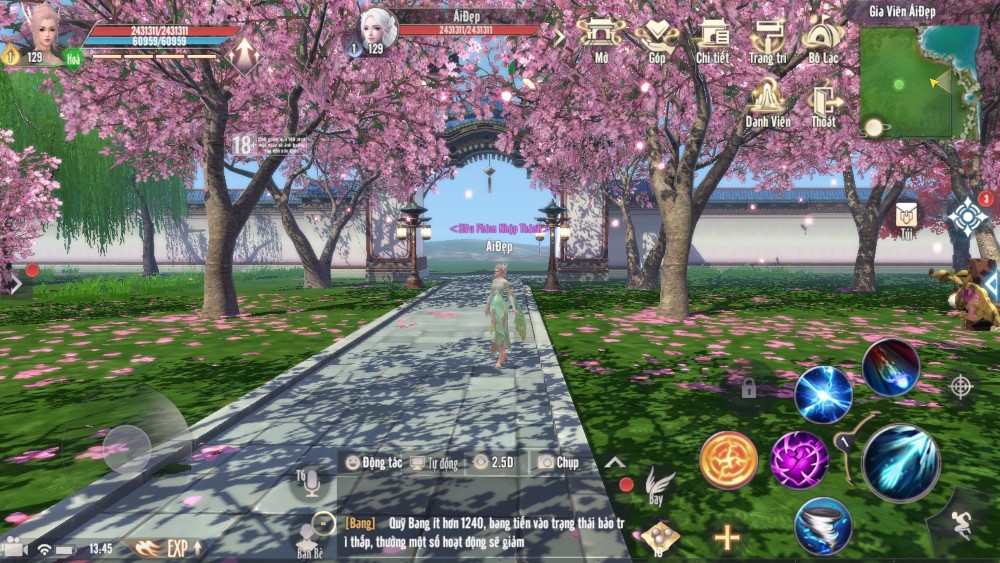Screen dimensions: 1000x563
Task: Tap the Góp contribution icon
Action: 657,36
